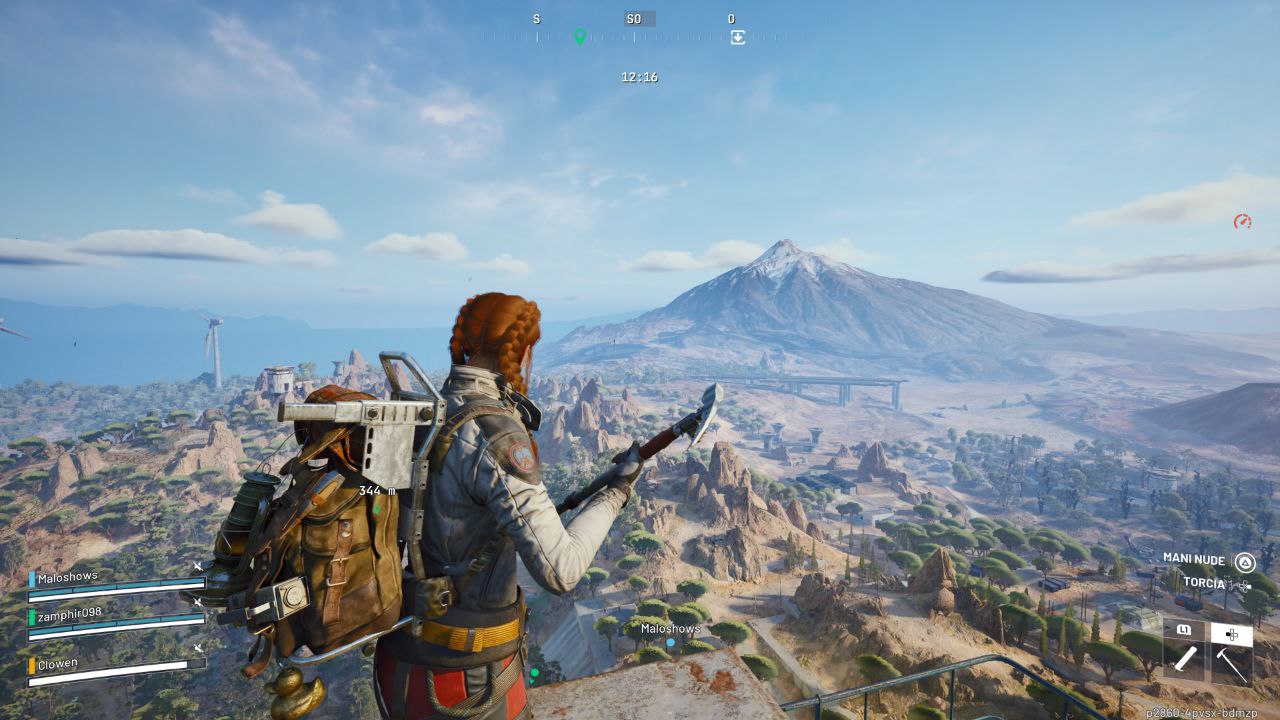Click the white download-box compass marker
Image resolution: width=1280 pixels, height=720 pixels.
pyautogui.click(x=738, y=37)
